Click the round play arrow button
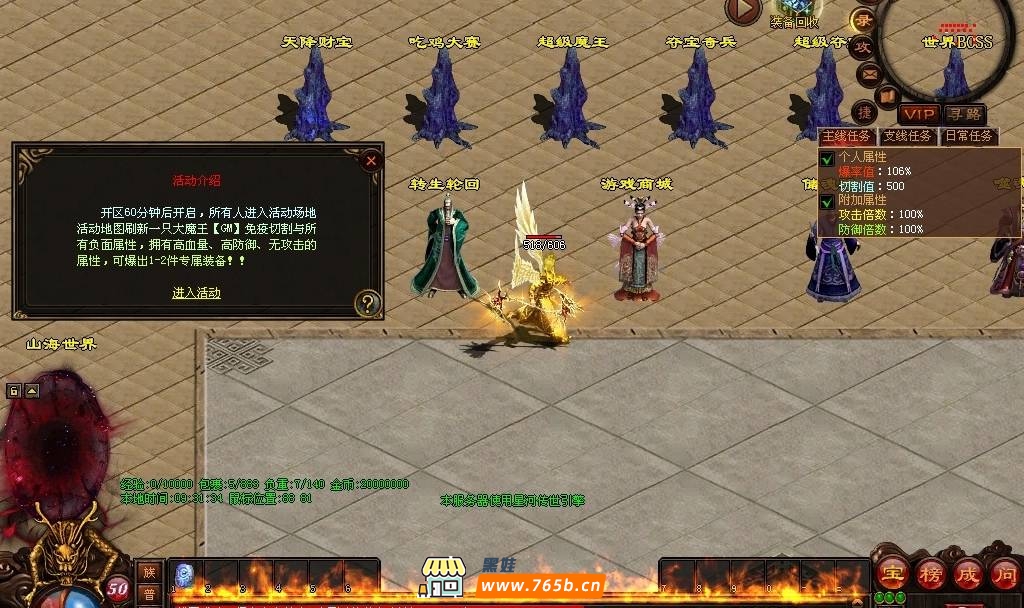This screenshot has height=608, width=1024. [743, 10]
